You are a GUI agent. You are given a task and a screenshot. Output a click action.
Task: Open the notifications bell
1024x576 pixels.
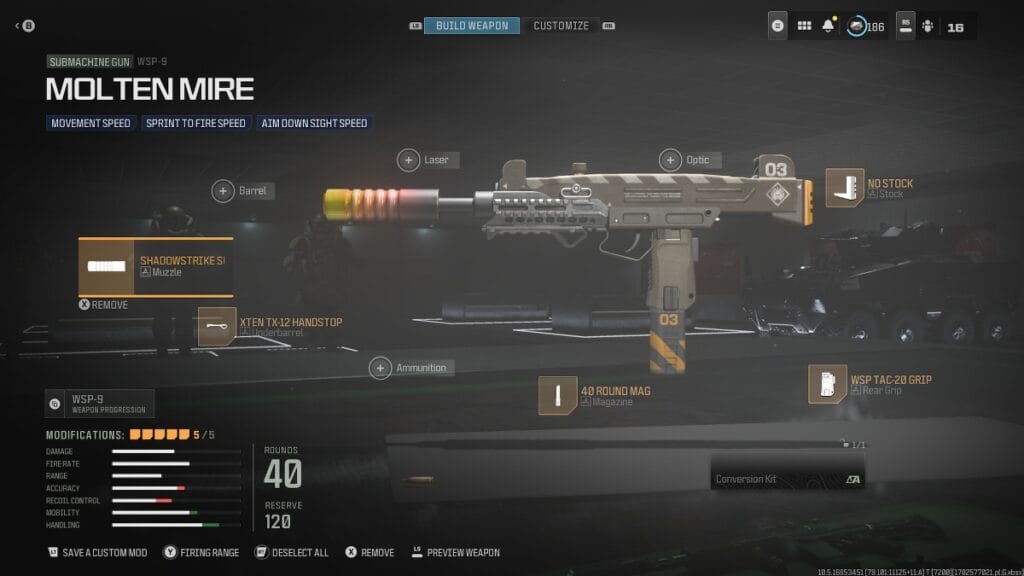coord(828,26)
